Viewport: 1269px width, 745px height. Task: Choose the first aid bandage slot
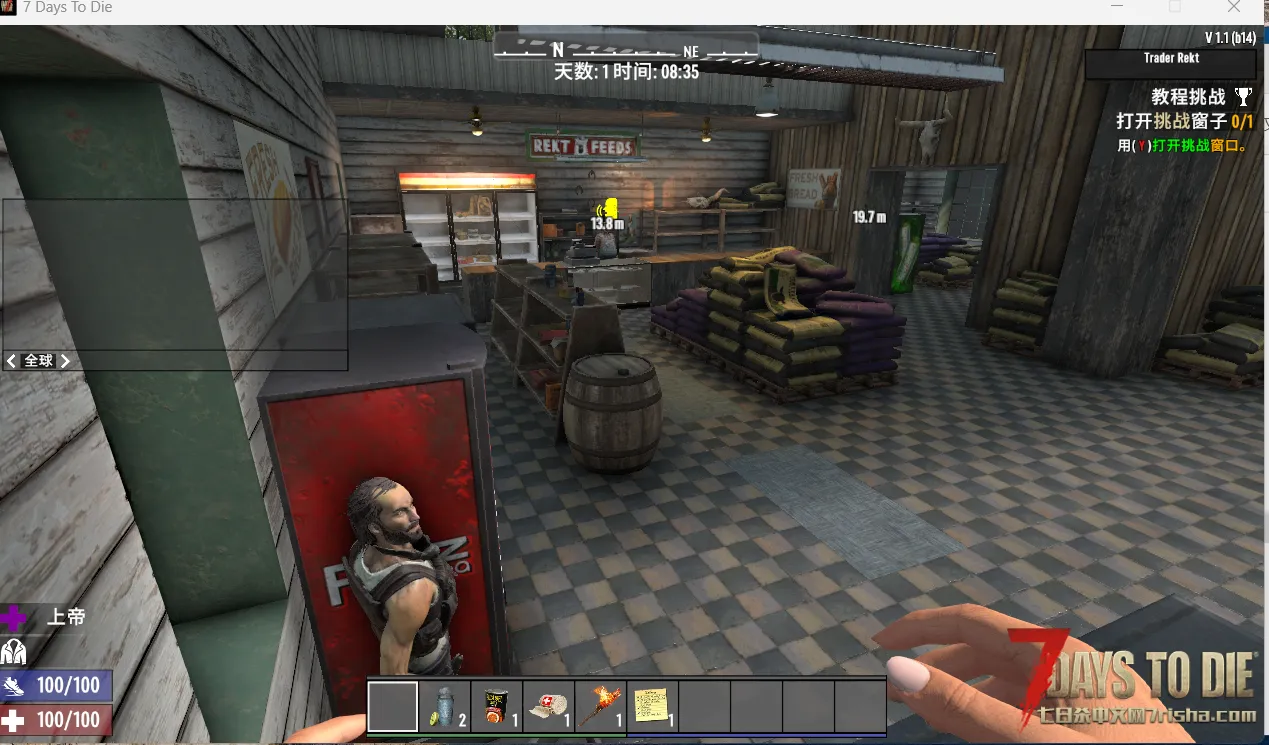pyautogui.click(x=549, y=707)
